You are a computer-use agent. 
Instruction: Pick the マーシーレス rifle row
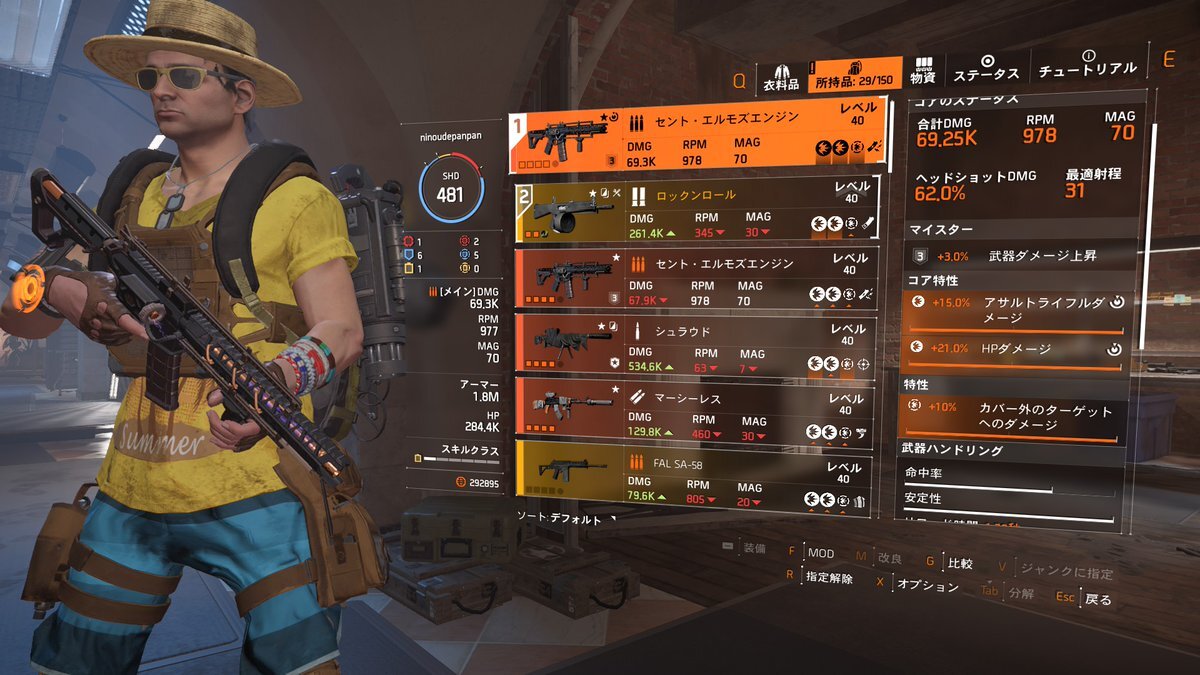tap(697, 413)
